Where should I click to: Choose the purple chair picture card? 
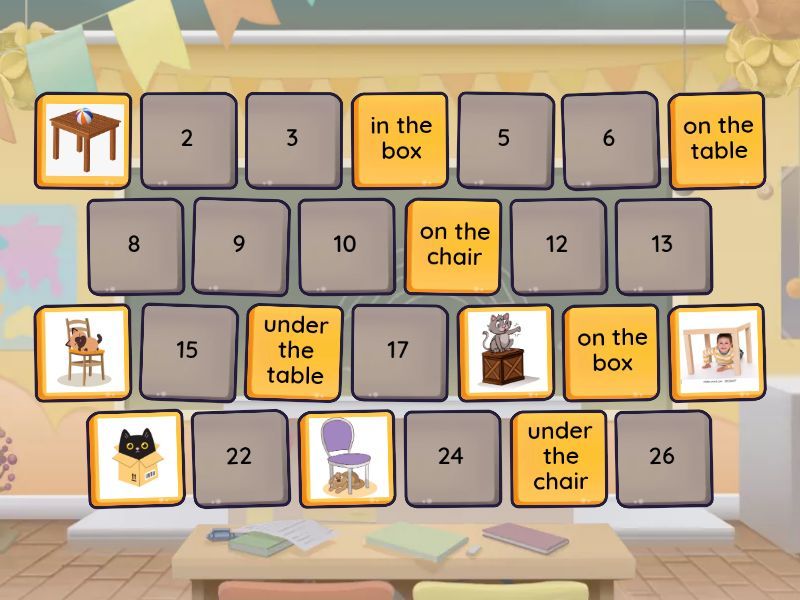click(346, 457)
